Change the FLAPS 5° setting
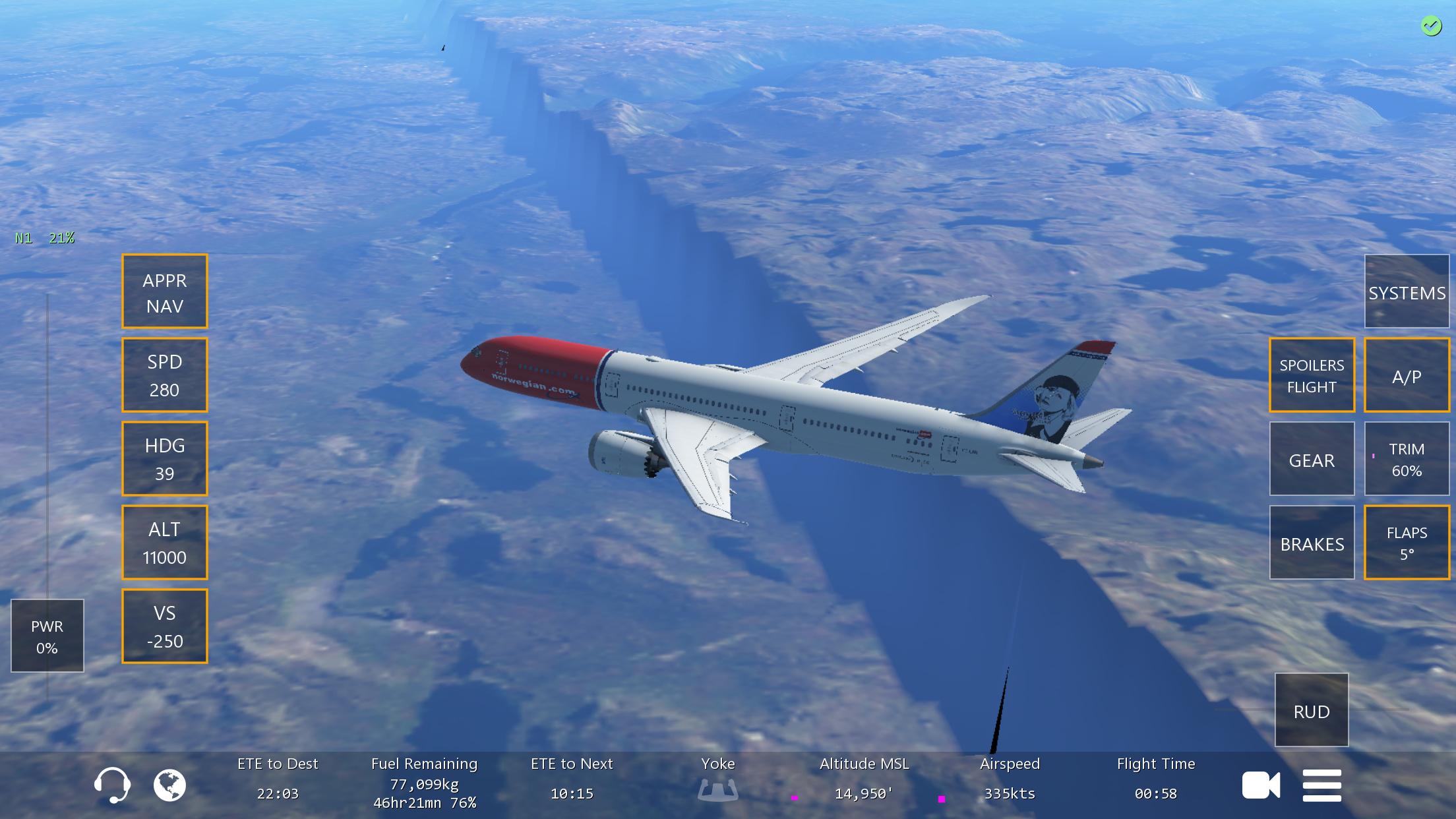Image resolution: width=1456 pixels, height=819 pixels. tap(1407, 543)
